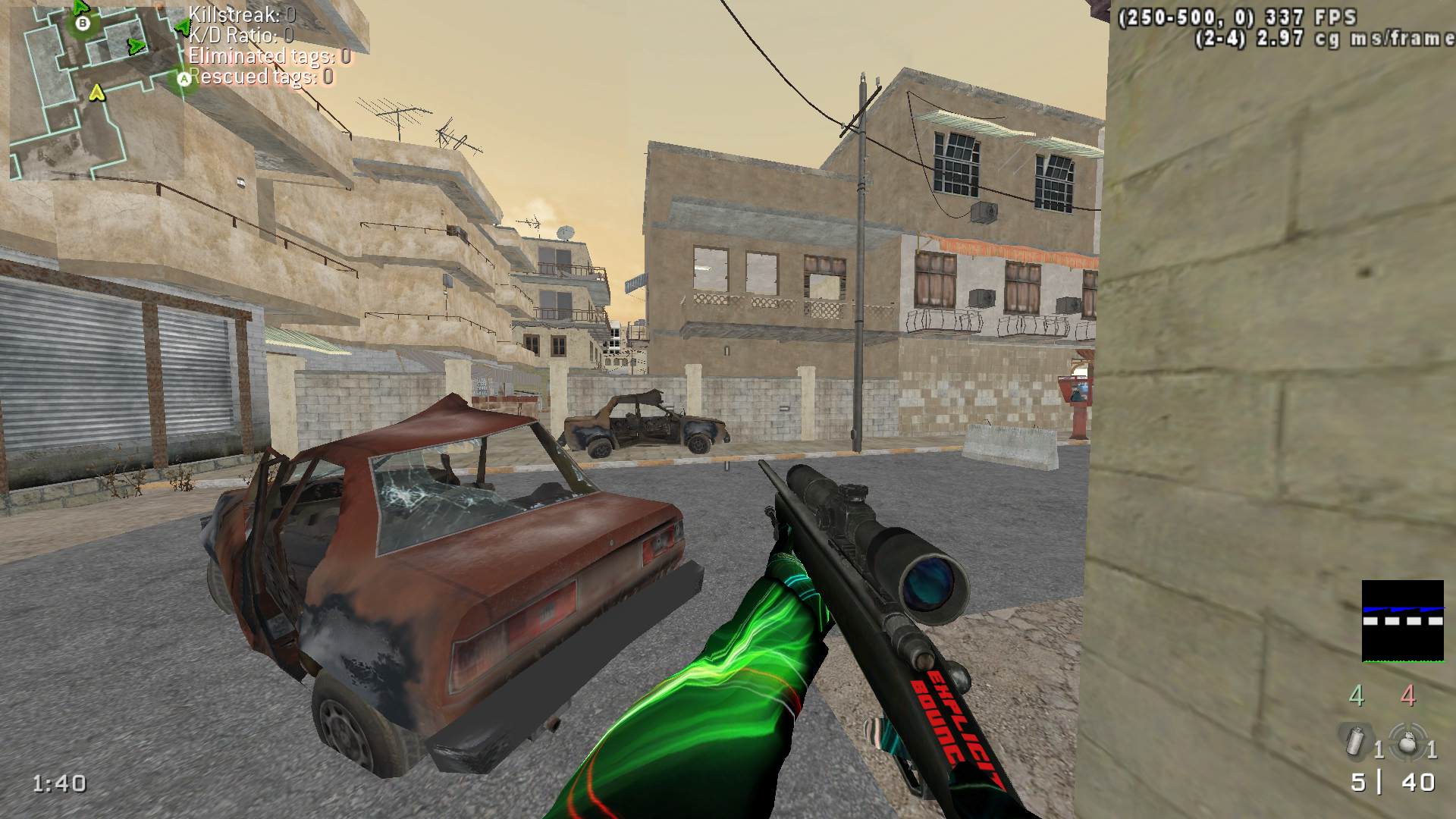Click the black network lagometer graph

click(x=1402, y=621)
